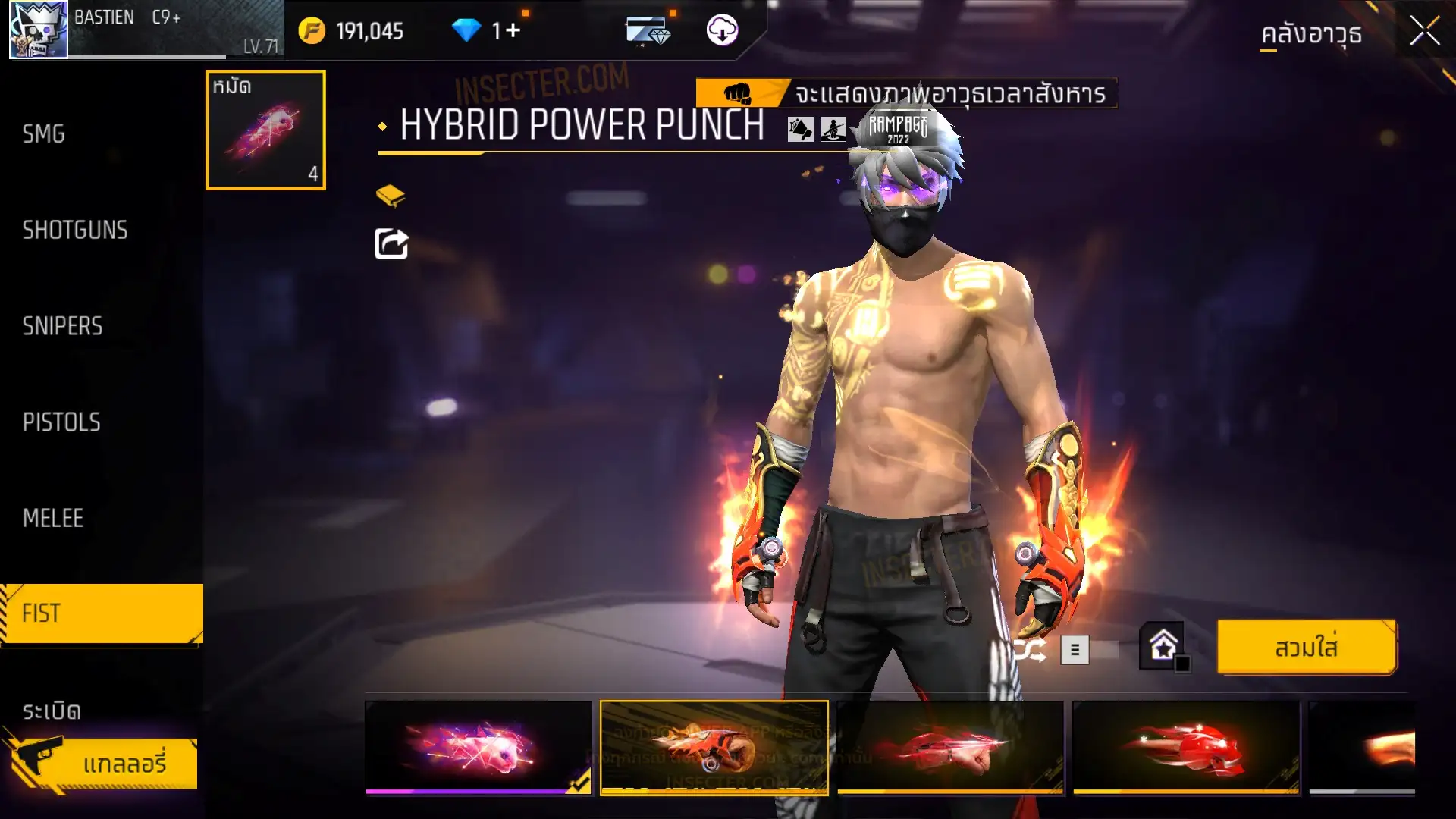Choose the MELEE weapon category
Screen dimensions: 1456x819
53,519
